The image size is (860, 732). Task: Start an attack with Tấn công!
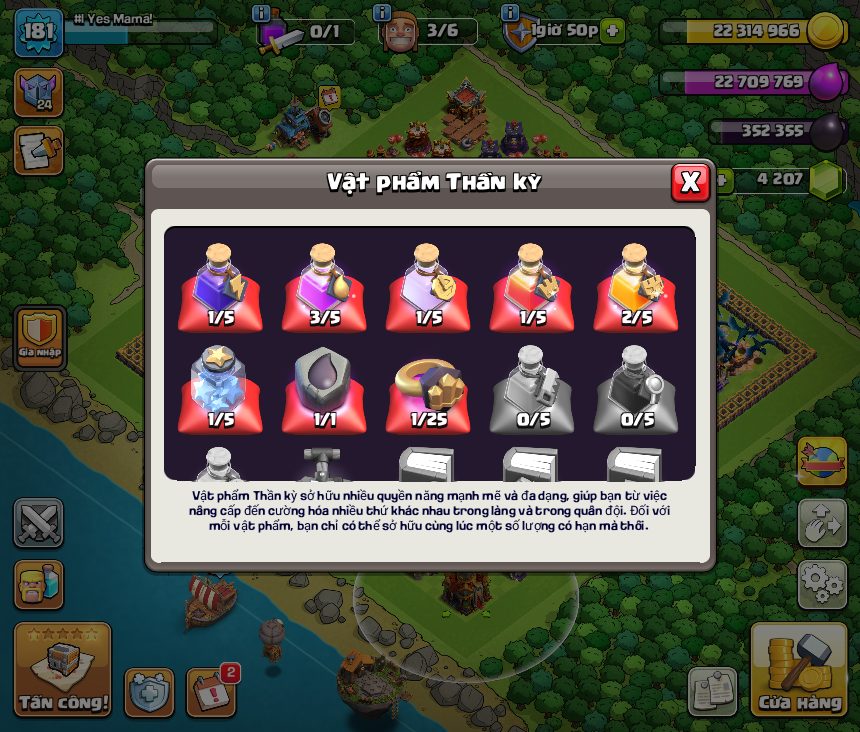click(x=62, y=670)
